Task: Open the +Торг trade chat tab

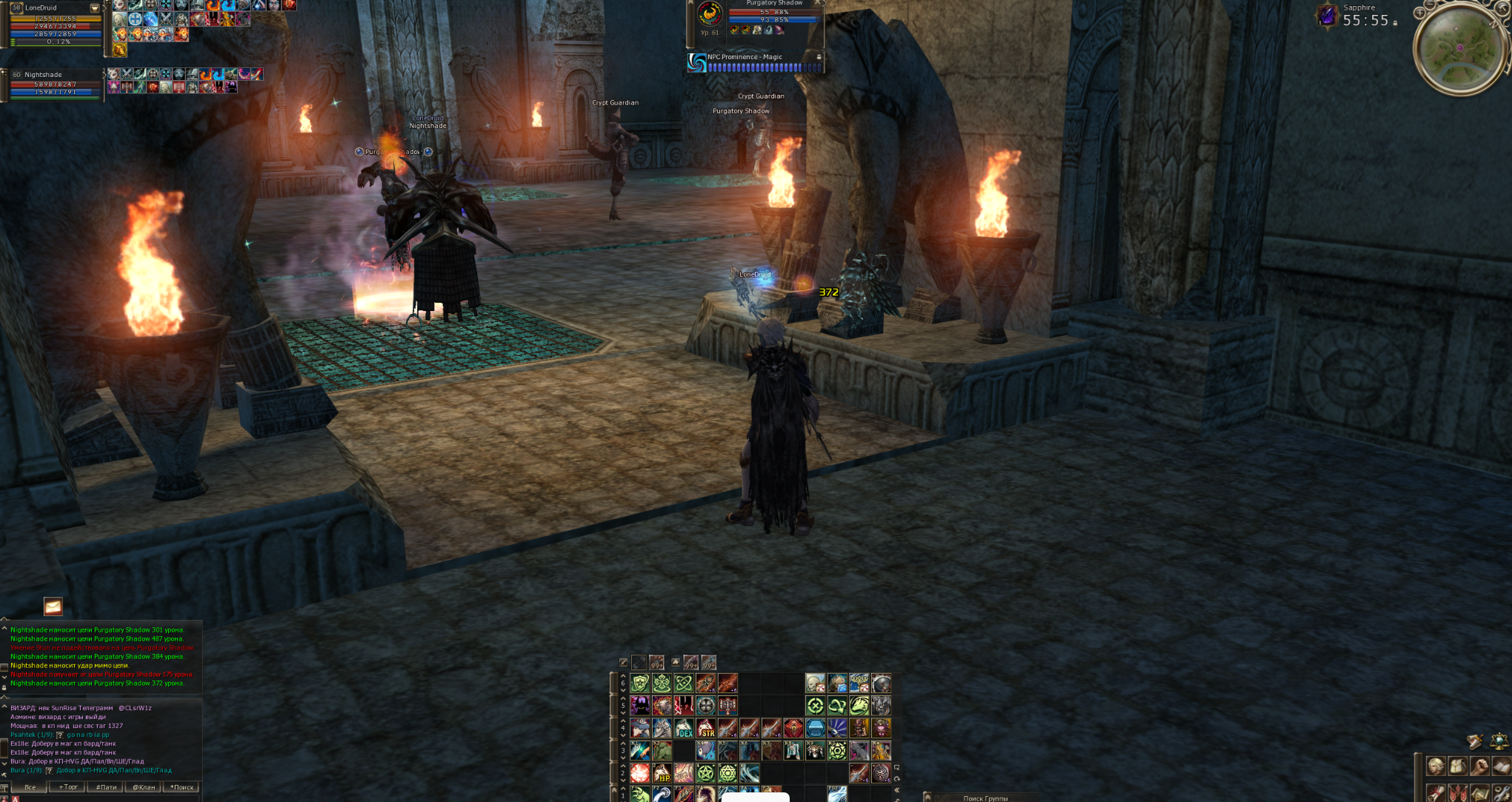Action: coord(68,787)
